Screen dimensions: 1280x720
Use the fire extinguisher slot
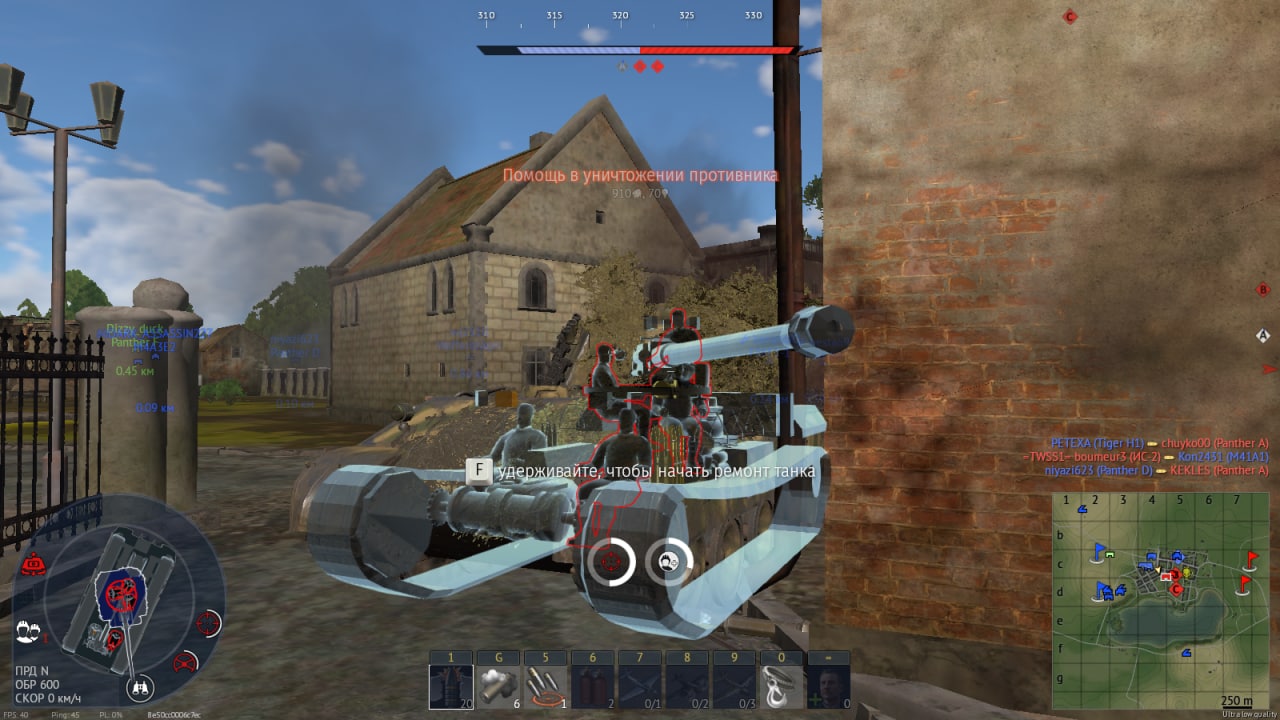(592, 686)
